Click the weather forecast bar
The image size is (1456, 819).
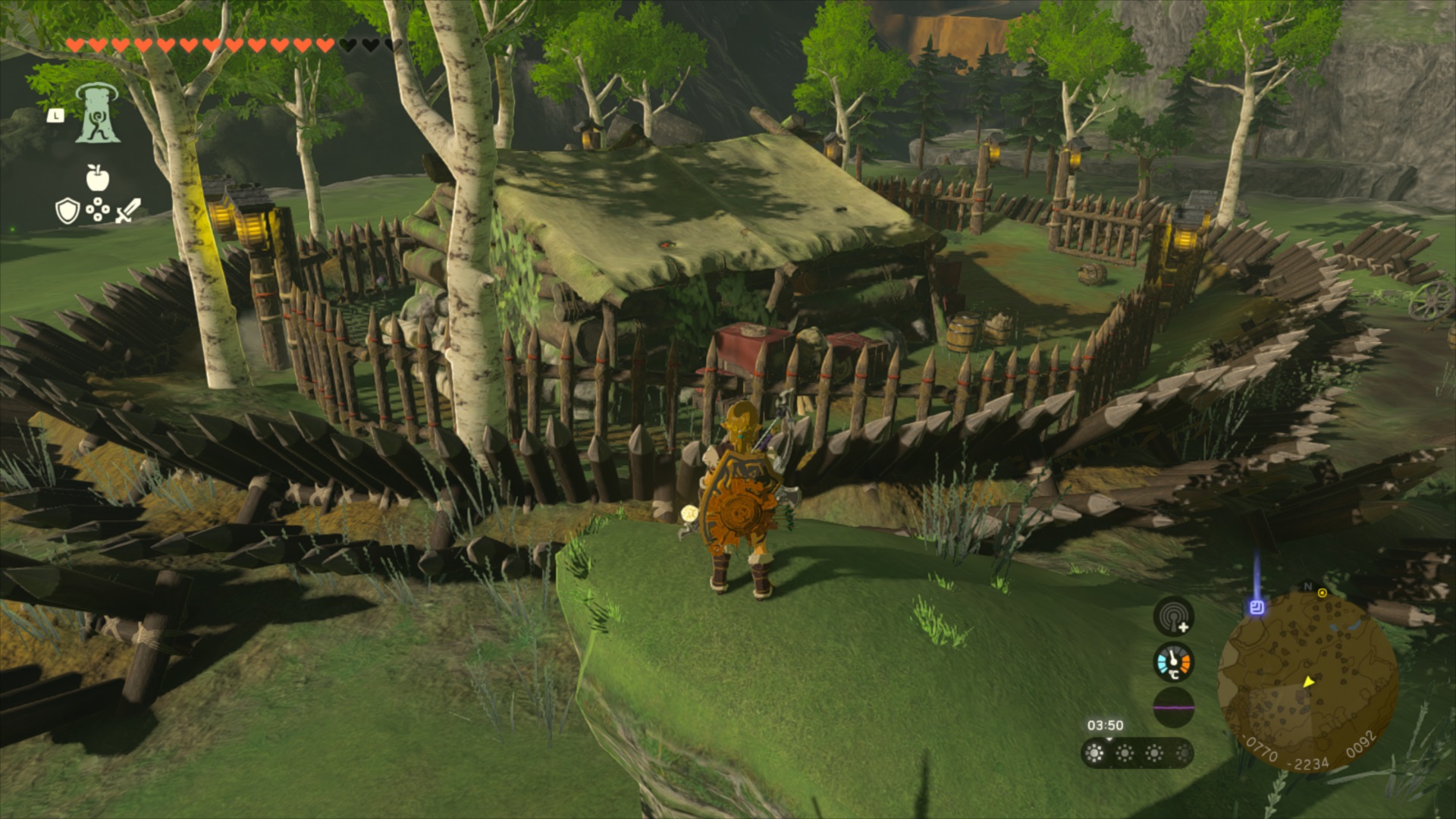pos(1137,753)
